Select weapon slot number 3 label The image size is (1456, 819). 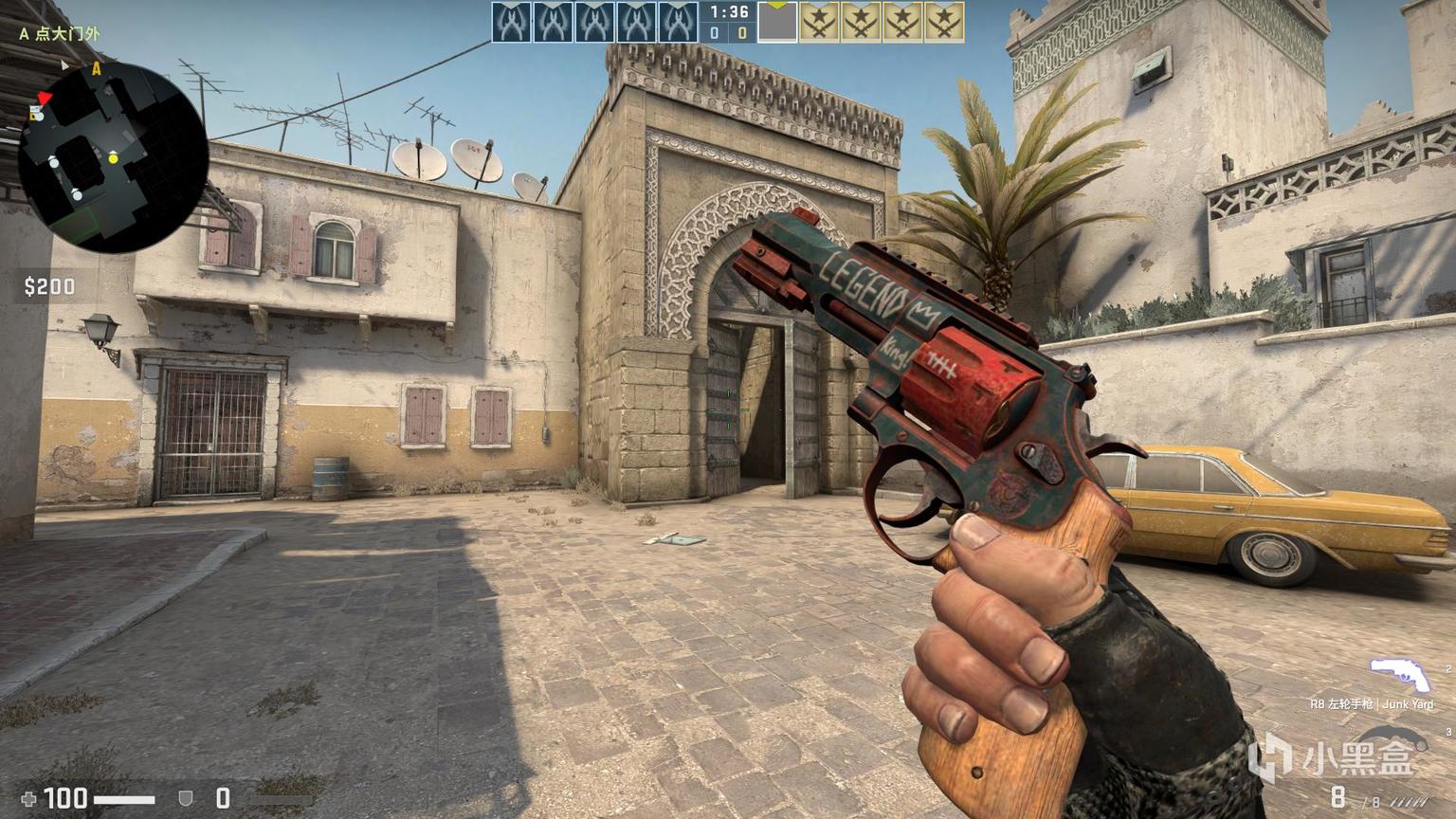click(x=1447, y=731)
